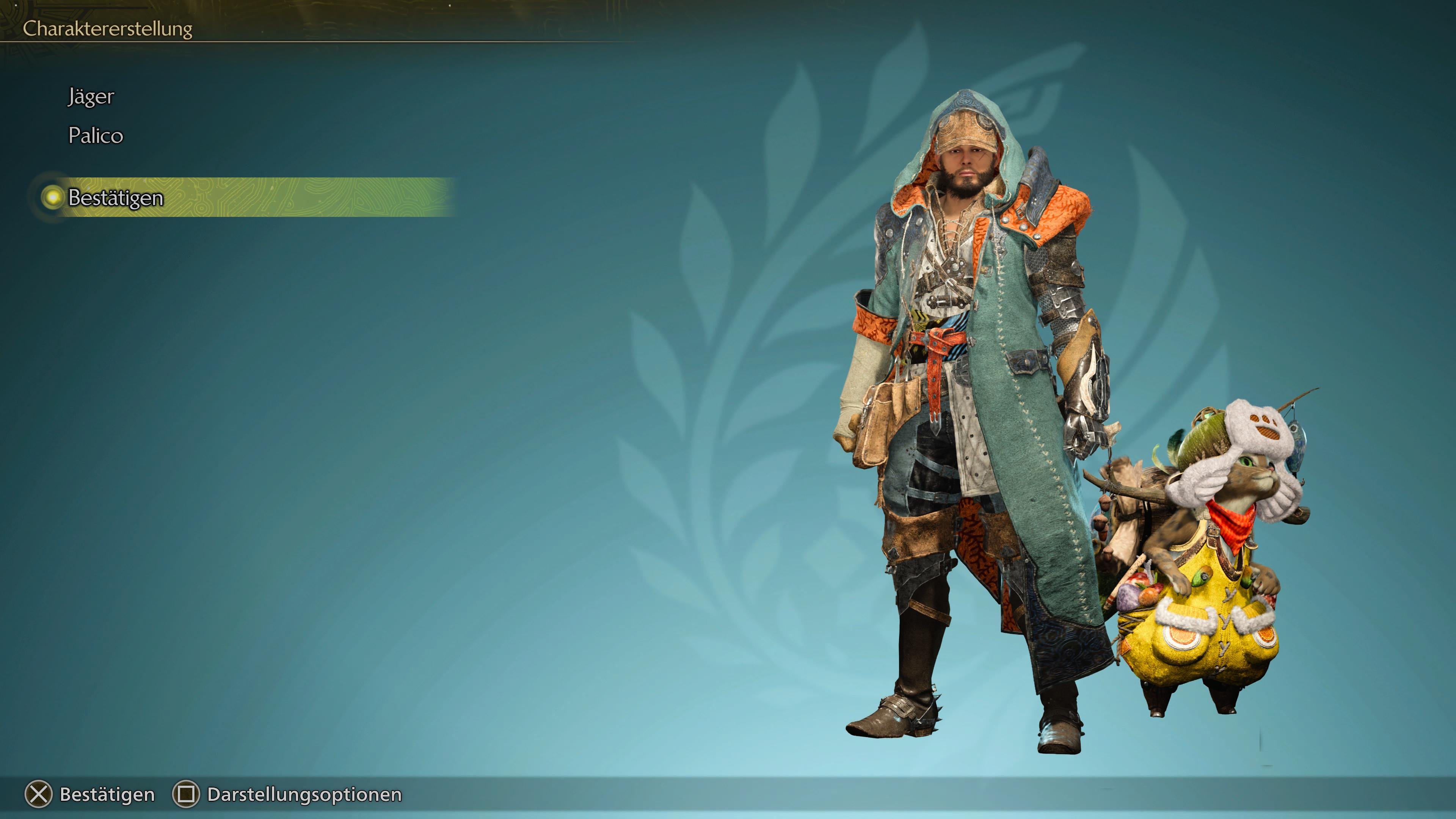Open the Jäger customization section

[x=91, y=96]
